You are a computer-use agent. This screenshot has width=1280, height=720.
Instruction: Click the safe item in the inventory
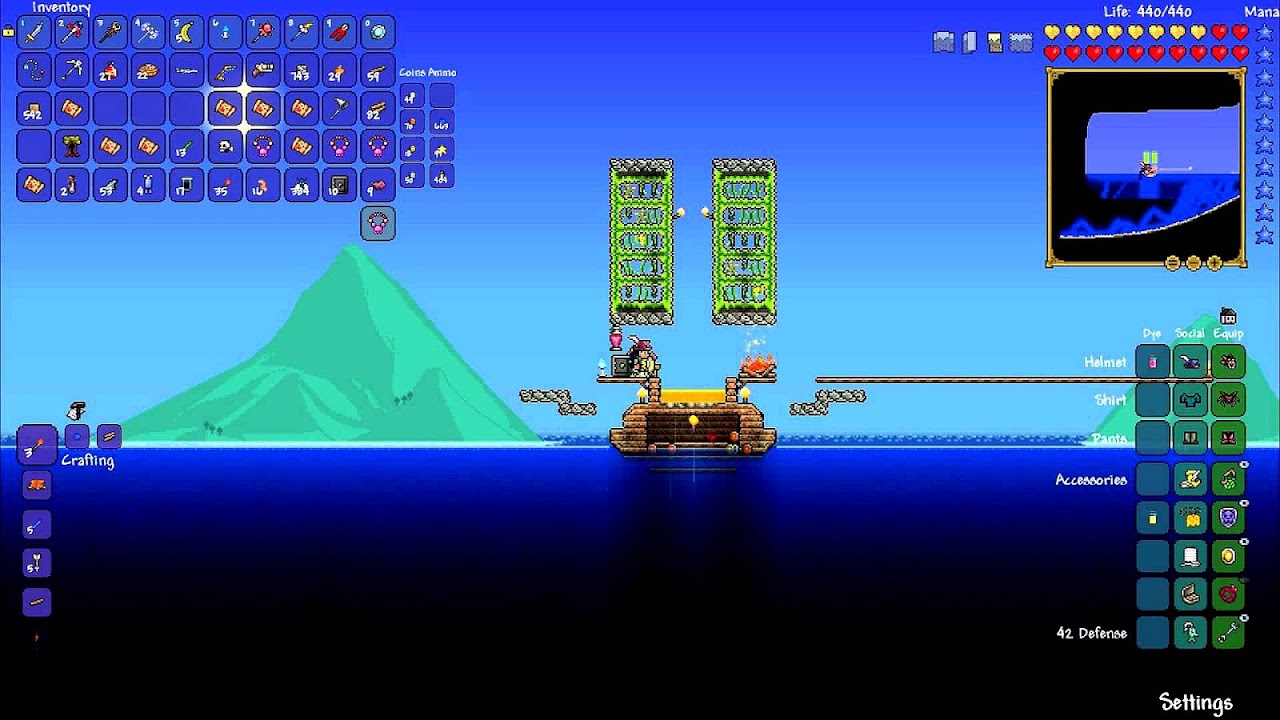339,186
